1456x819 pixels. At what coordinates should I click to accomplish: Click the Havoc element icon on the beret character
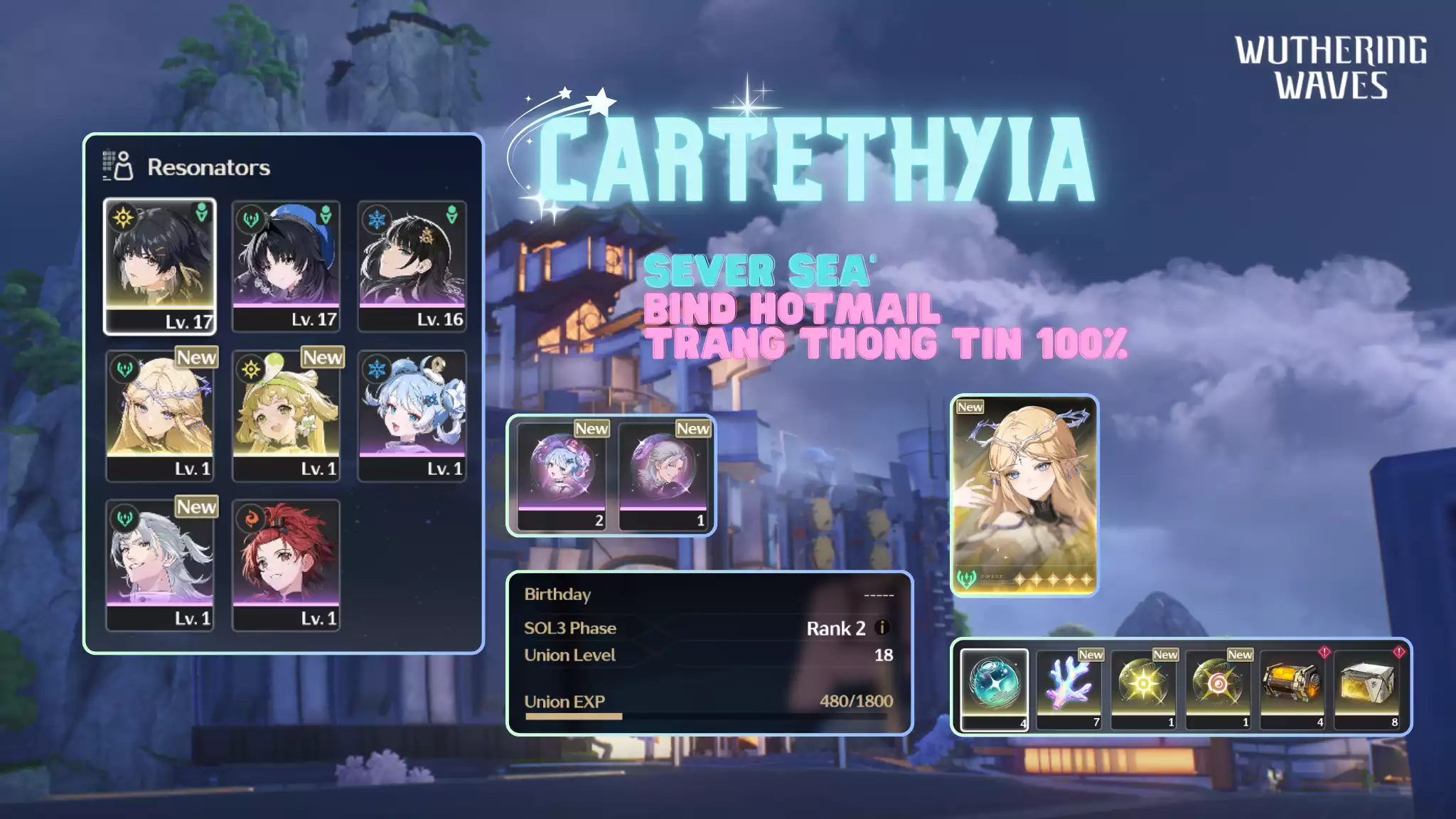[250, 220]
